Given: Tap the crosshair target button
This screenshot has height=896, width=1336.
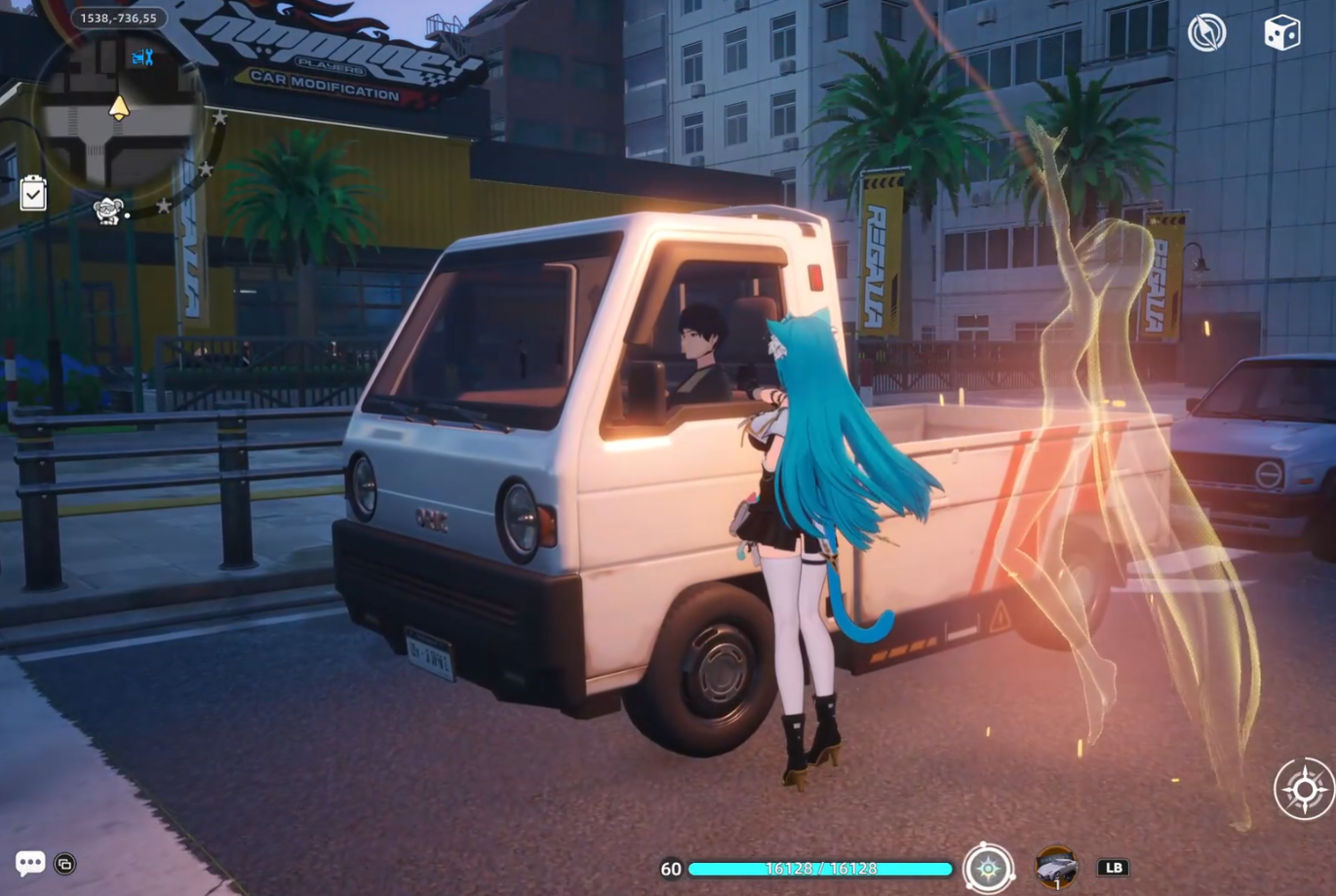Looking at the screenshot, I should 1304,788.
